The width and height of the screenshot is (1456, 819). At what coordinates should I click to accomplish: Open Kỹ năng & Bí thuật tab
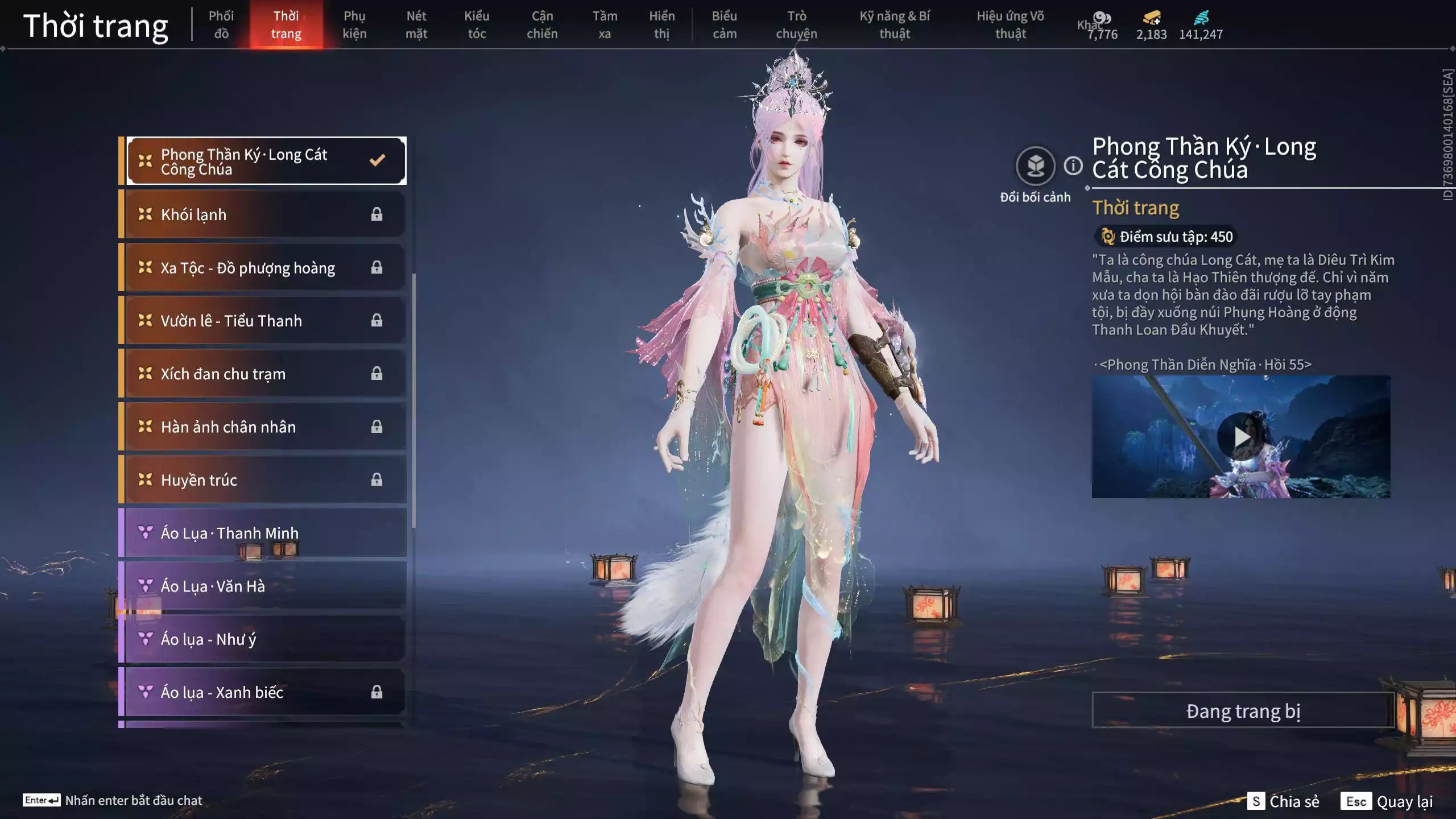click(895, 24)
